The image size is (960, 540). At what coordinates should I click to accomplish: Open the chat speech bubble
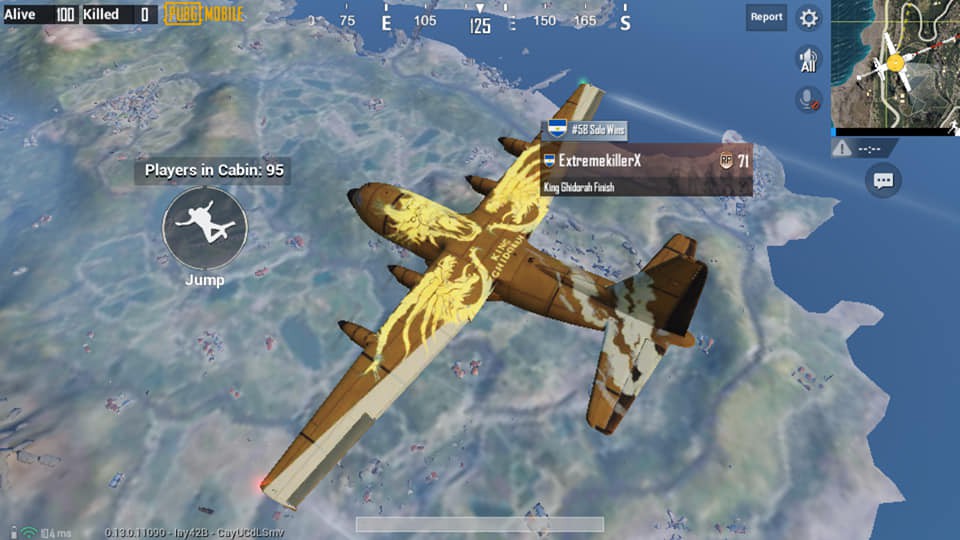coord(883,180)
